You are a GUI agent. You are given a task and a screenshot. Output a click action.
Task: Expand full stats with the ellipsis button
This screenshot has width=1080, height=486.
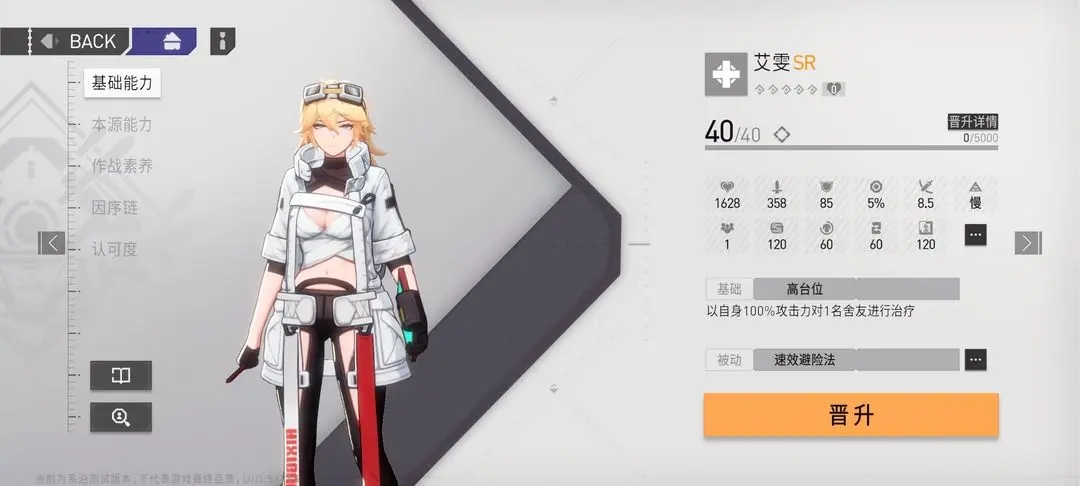point(976,234)
